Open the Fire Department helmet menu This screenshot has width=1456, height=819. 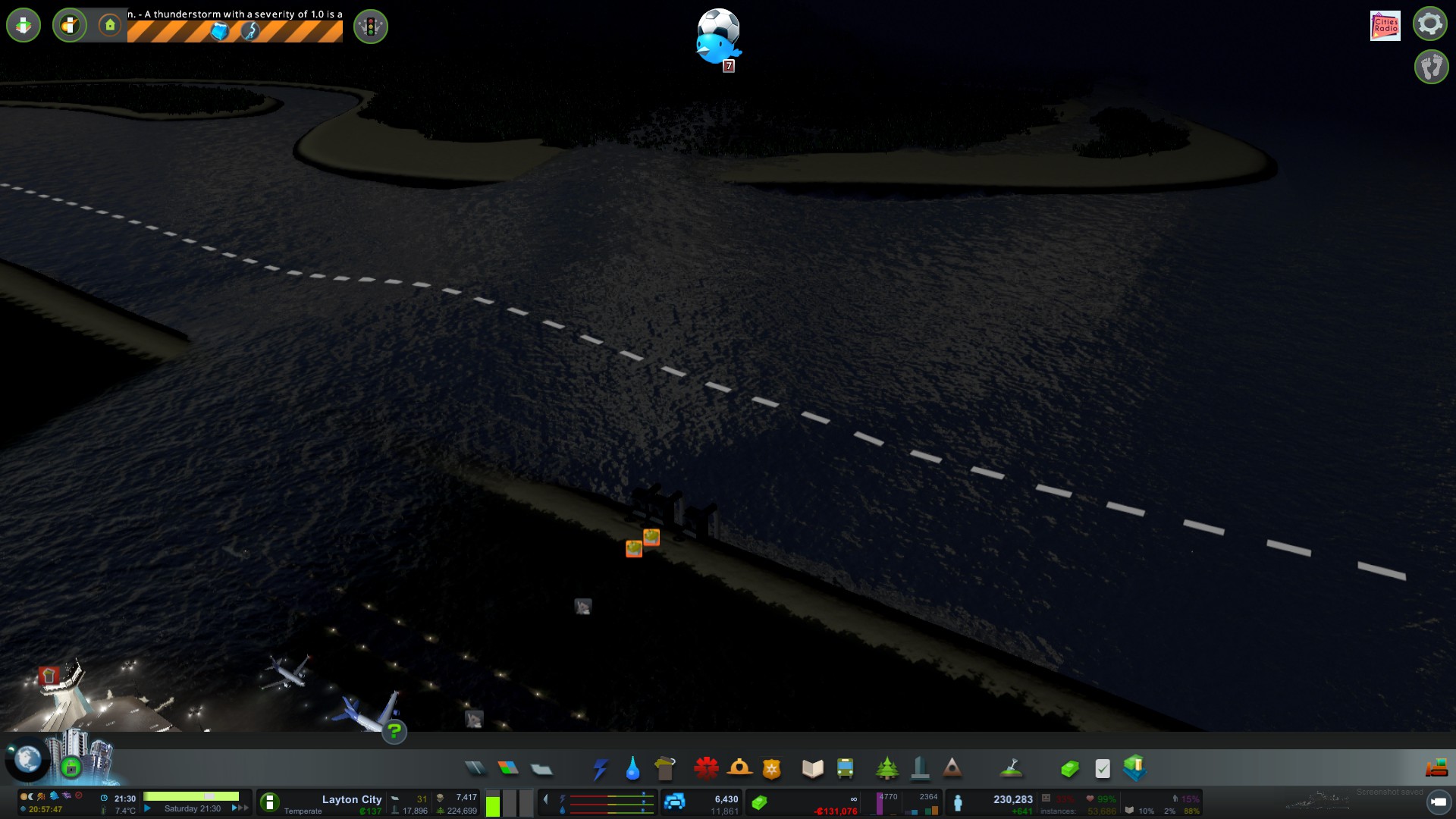739,768
